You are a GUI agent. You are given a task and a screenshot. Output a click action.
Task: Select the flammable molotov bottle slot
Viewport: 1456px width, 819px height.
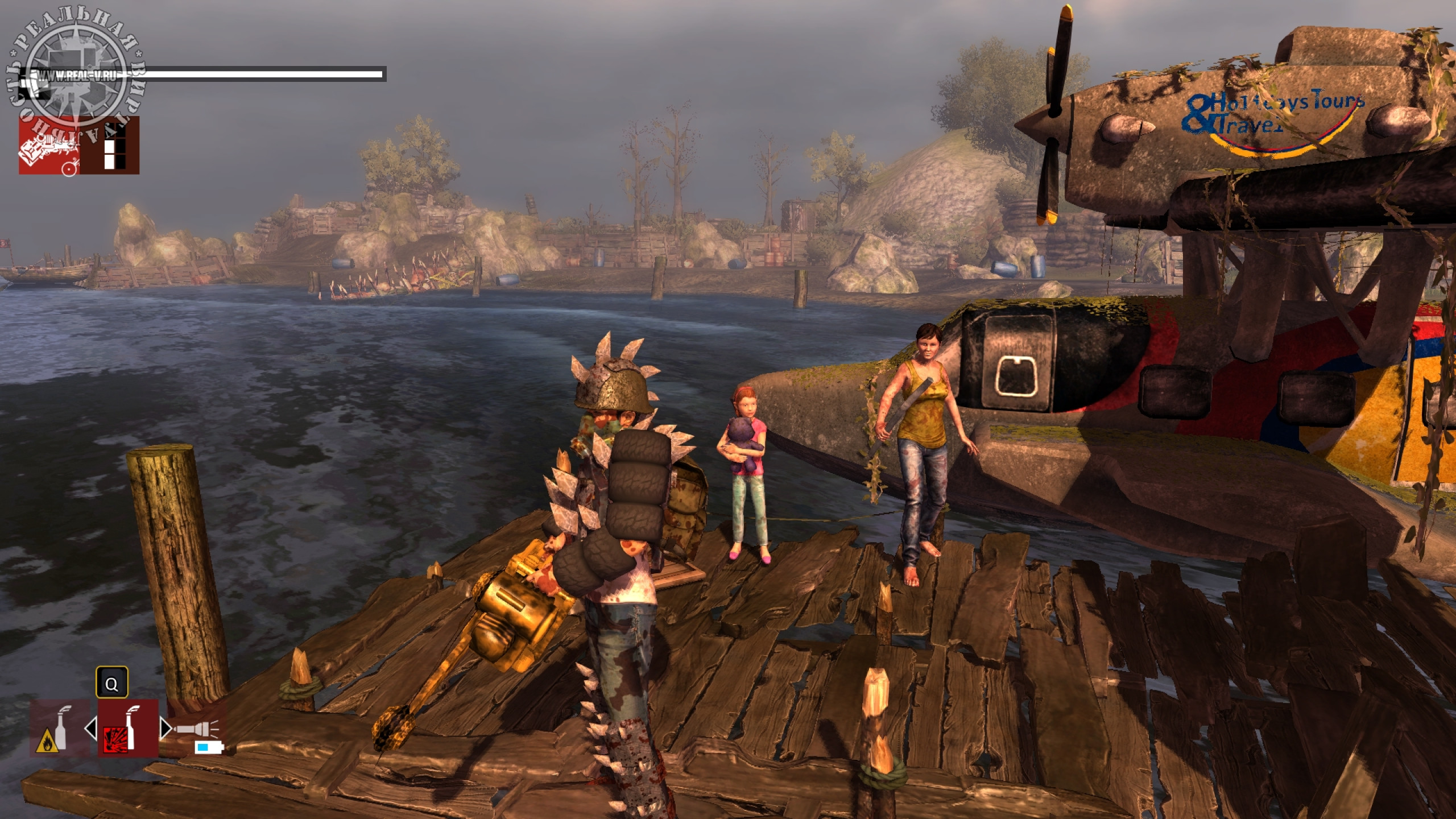point(59,728)
